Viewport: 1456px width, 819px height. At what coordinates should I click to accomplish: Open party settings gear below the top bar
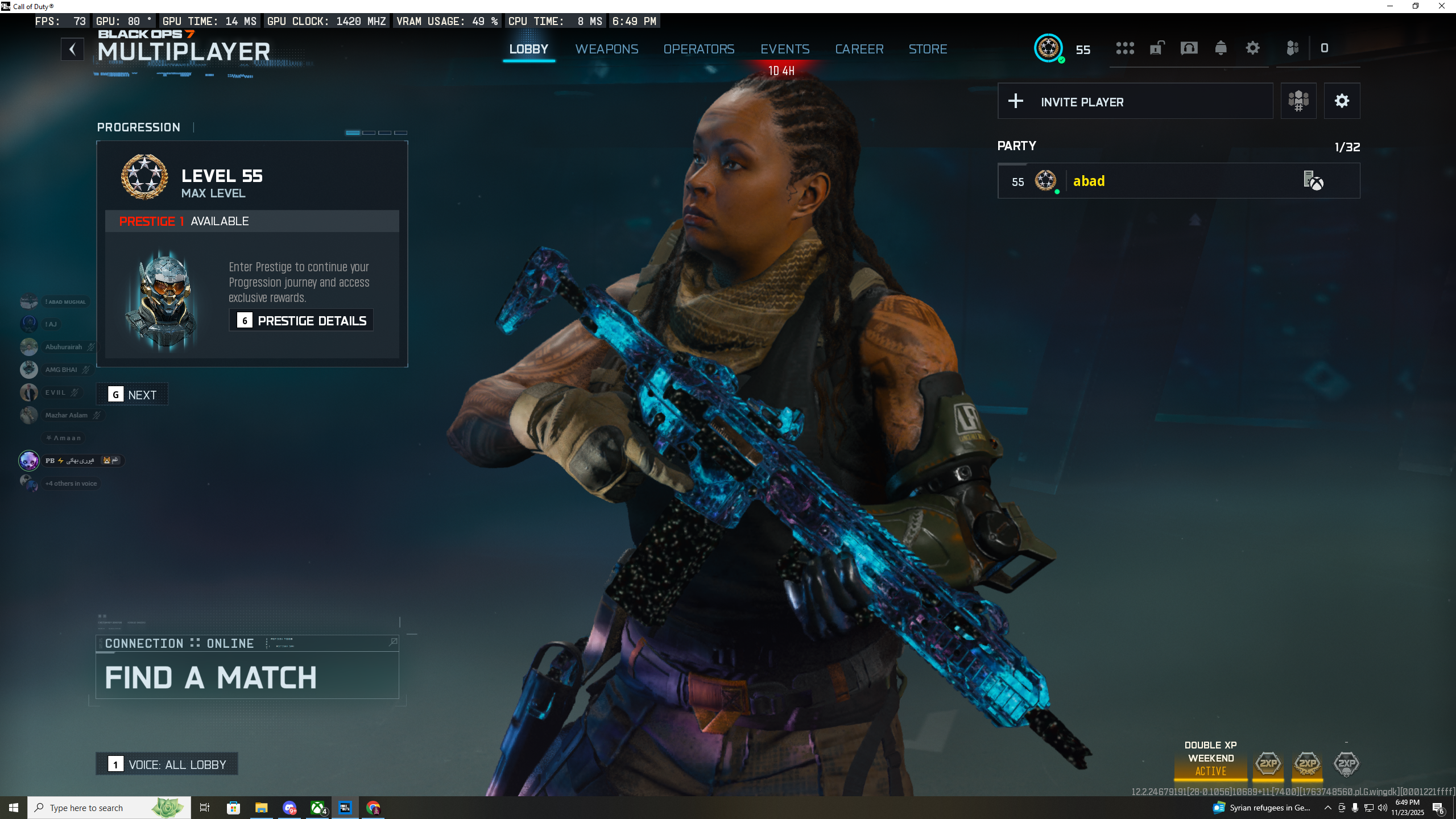(1342, 101)
